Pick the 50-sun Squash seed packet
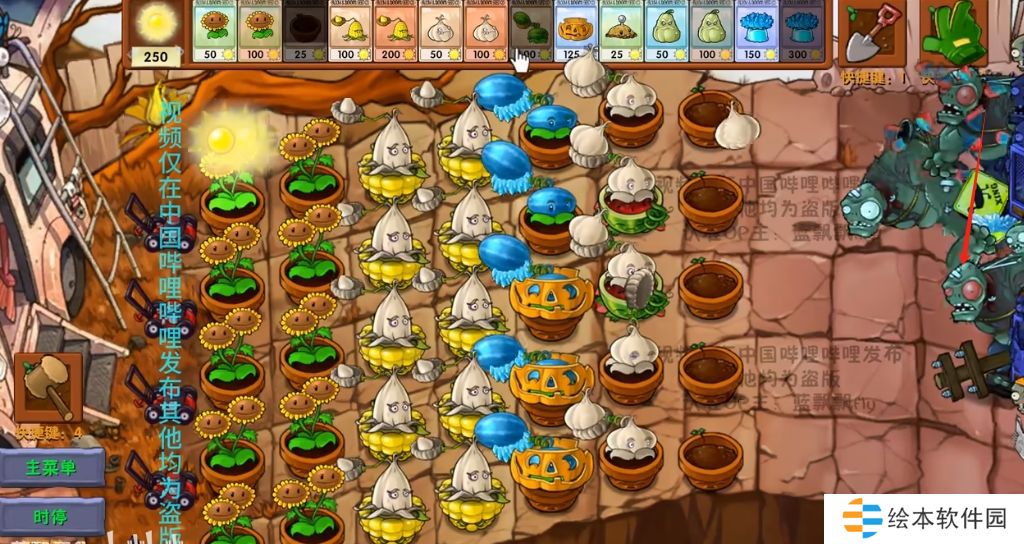The image size is (1024, 544). click(x=666, y=32)
